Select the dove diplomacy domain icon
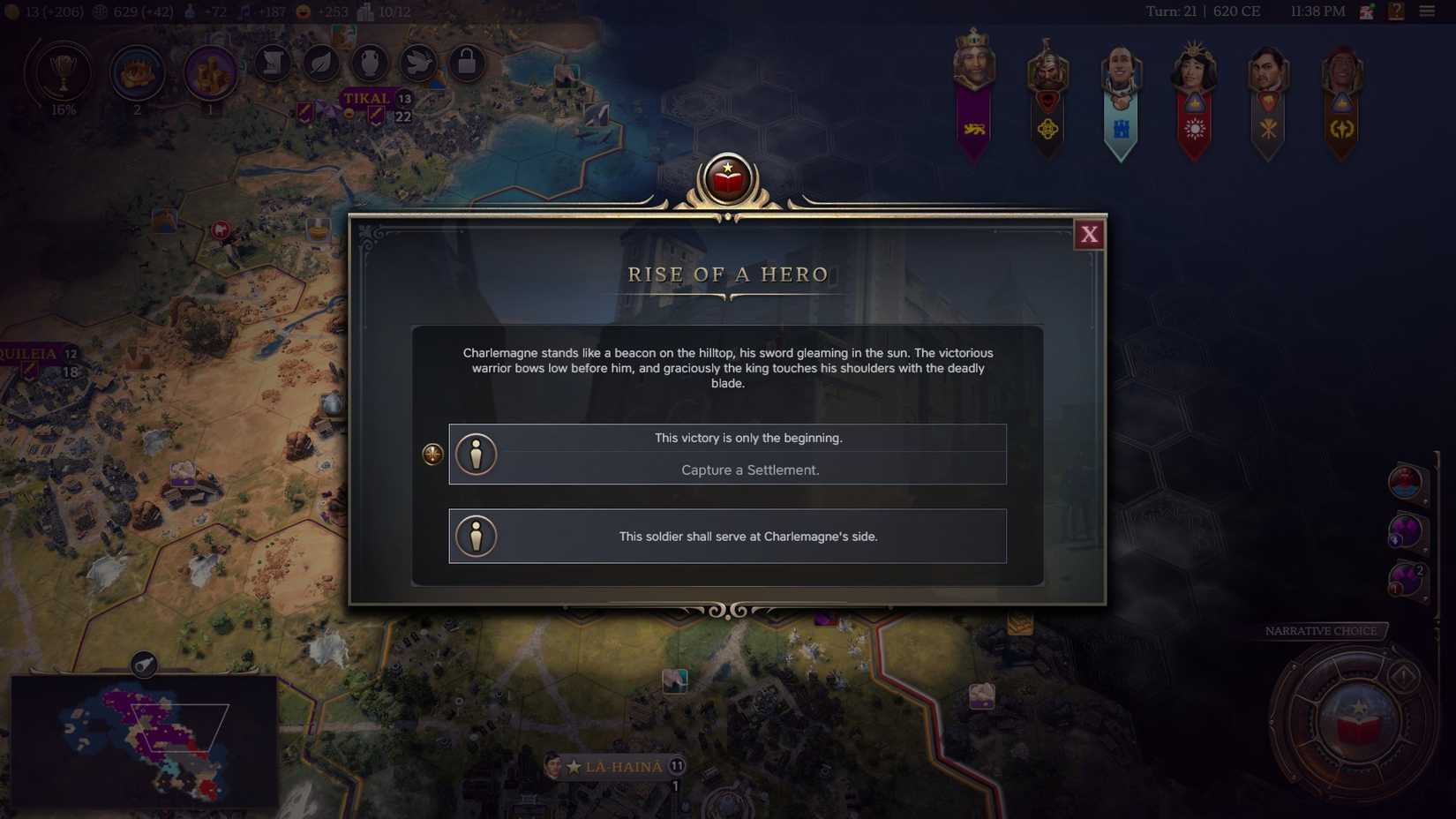Screen dimensions: 1456x819 [x=417, y=64]
